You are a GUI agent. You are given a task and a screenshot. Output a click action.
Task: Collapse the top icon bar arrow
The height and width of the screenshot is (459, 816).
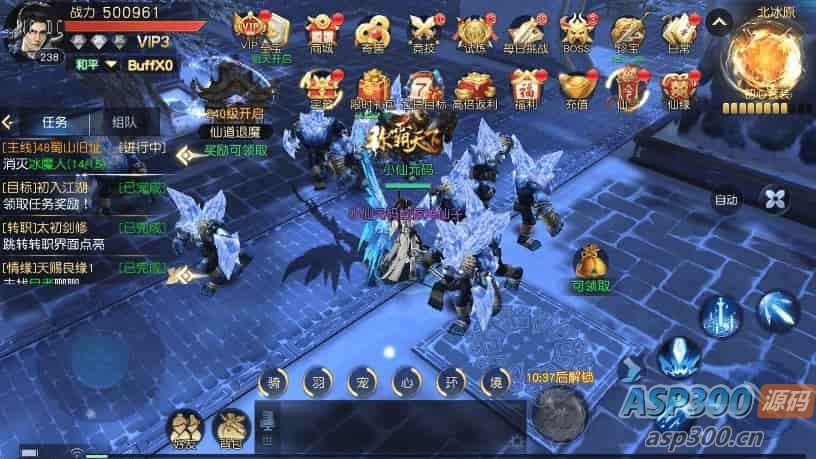(x=718, y=22)
